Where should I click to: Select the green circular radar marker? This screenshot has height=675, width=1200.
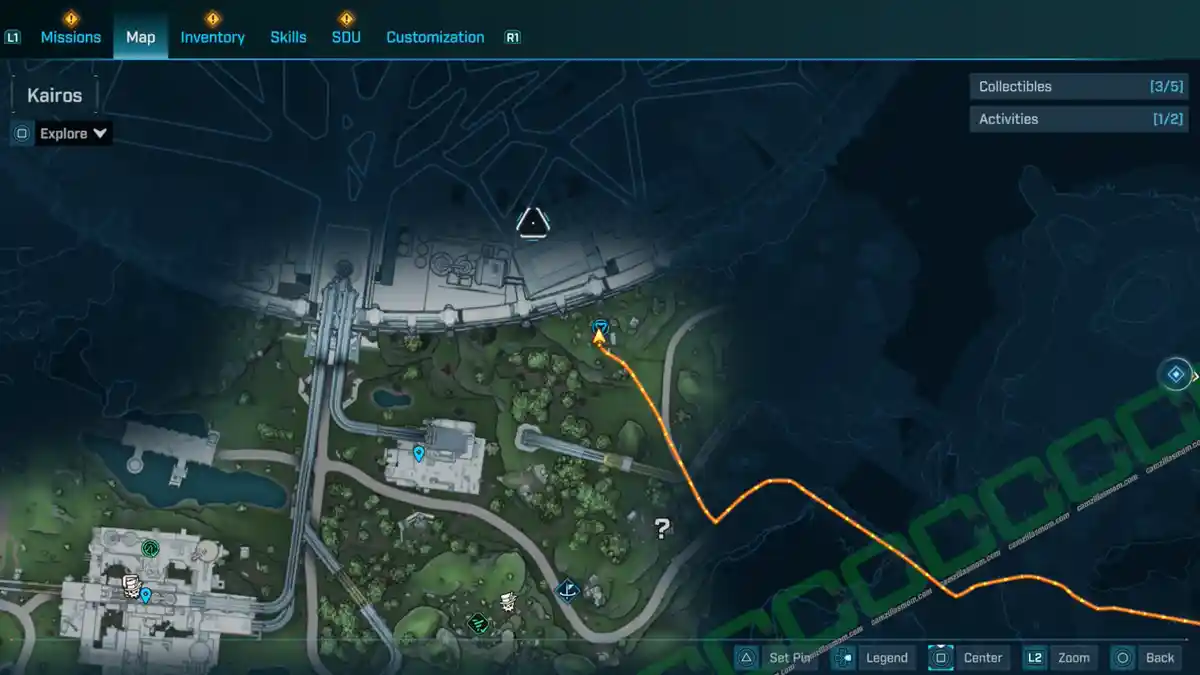pos(150,547)
